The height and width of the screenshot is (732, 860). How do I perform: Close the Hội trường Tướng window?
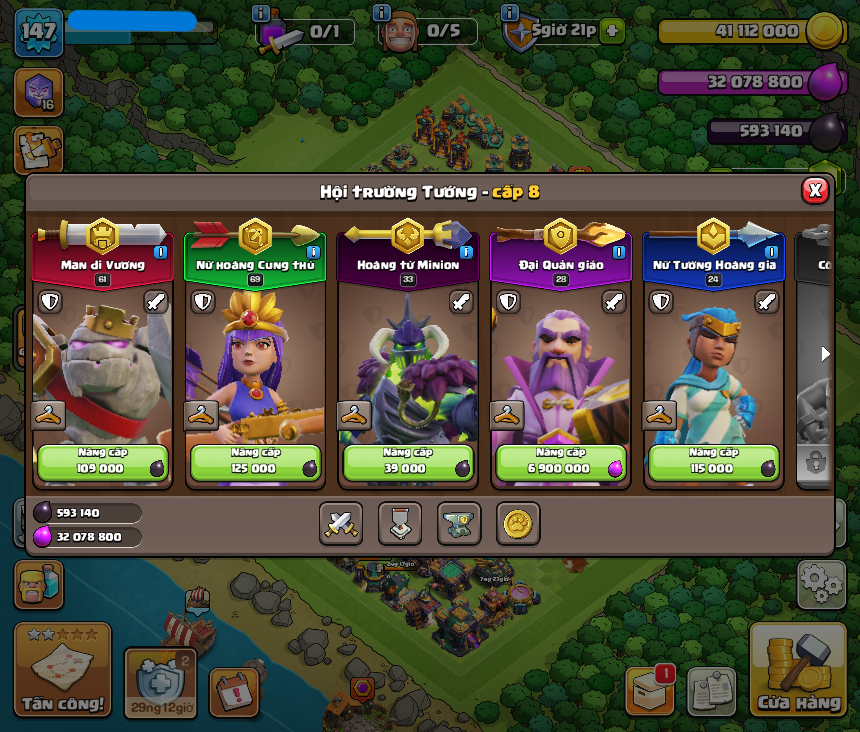click(815, 190)
